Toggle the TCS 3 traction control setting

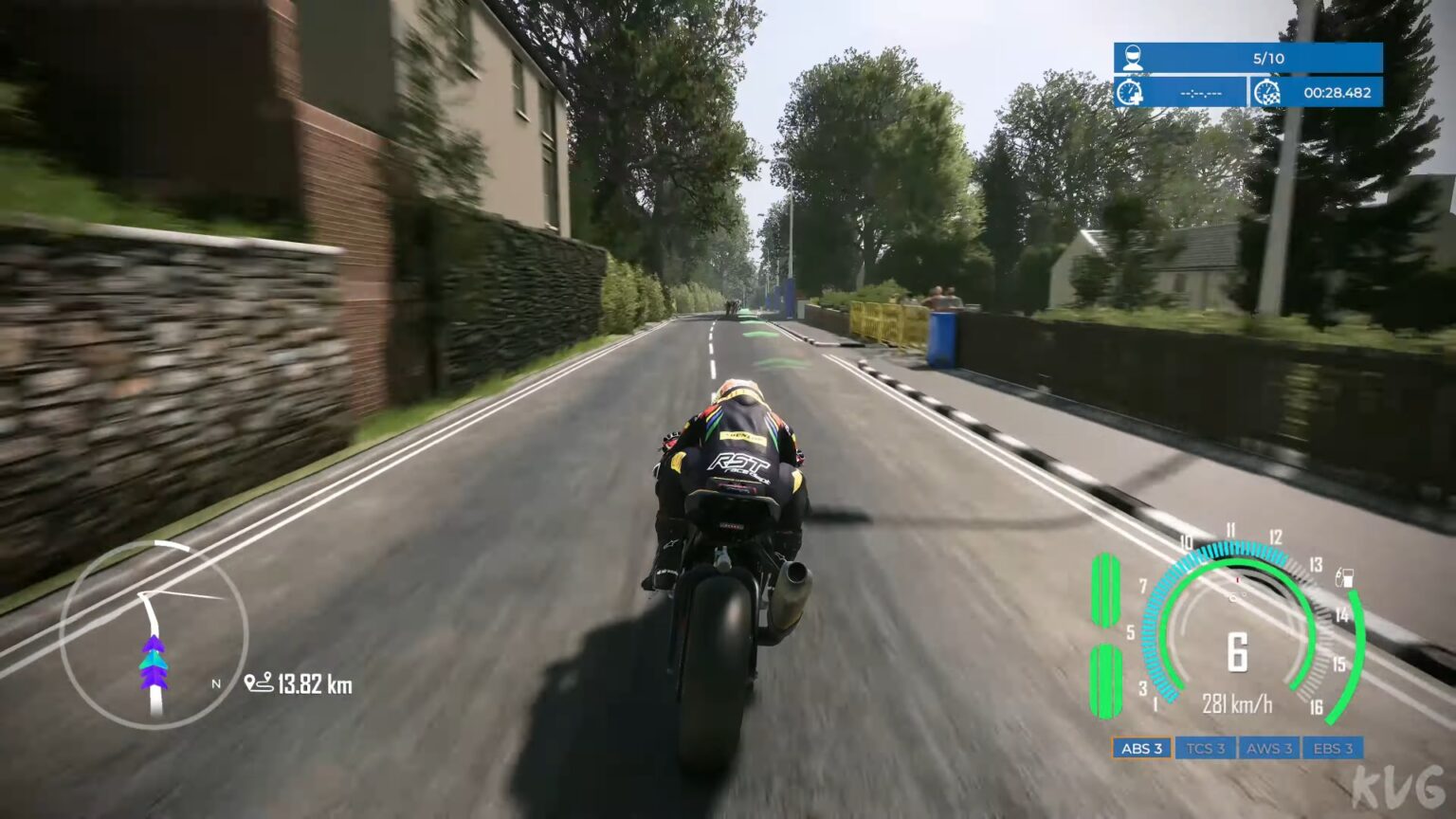click(x=1205, y=748)
